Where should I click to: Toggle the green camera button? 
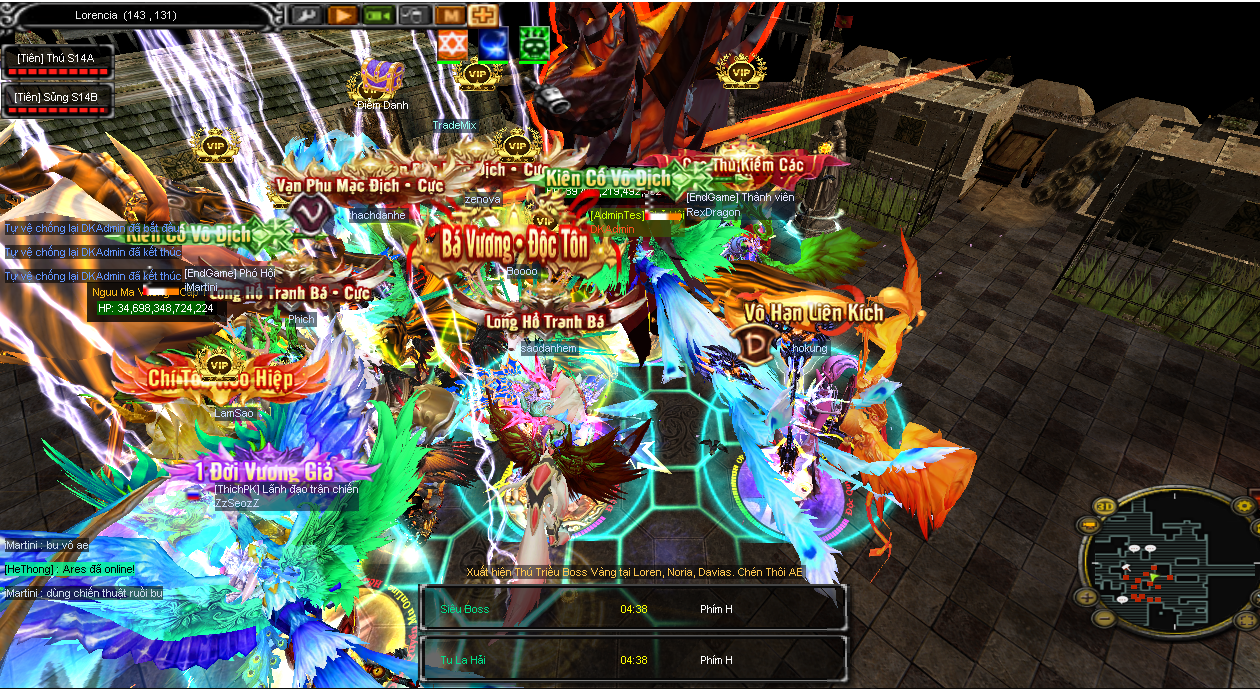(377, 15)
